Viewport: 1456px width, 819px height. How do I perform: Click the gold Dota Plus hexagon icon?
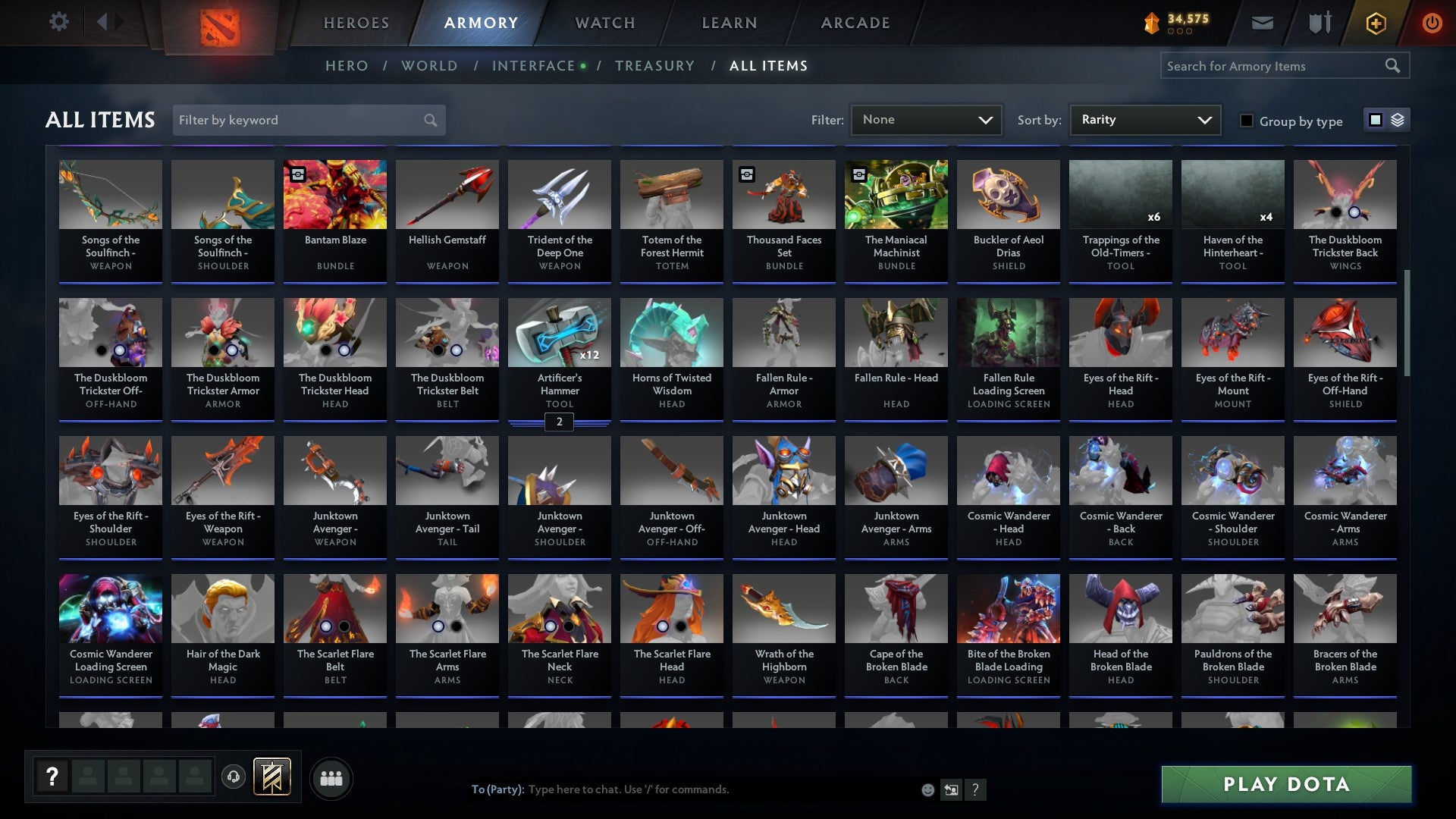click(1376, 23)
